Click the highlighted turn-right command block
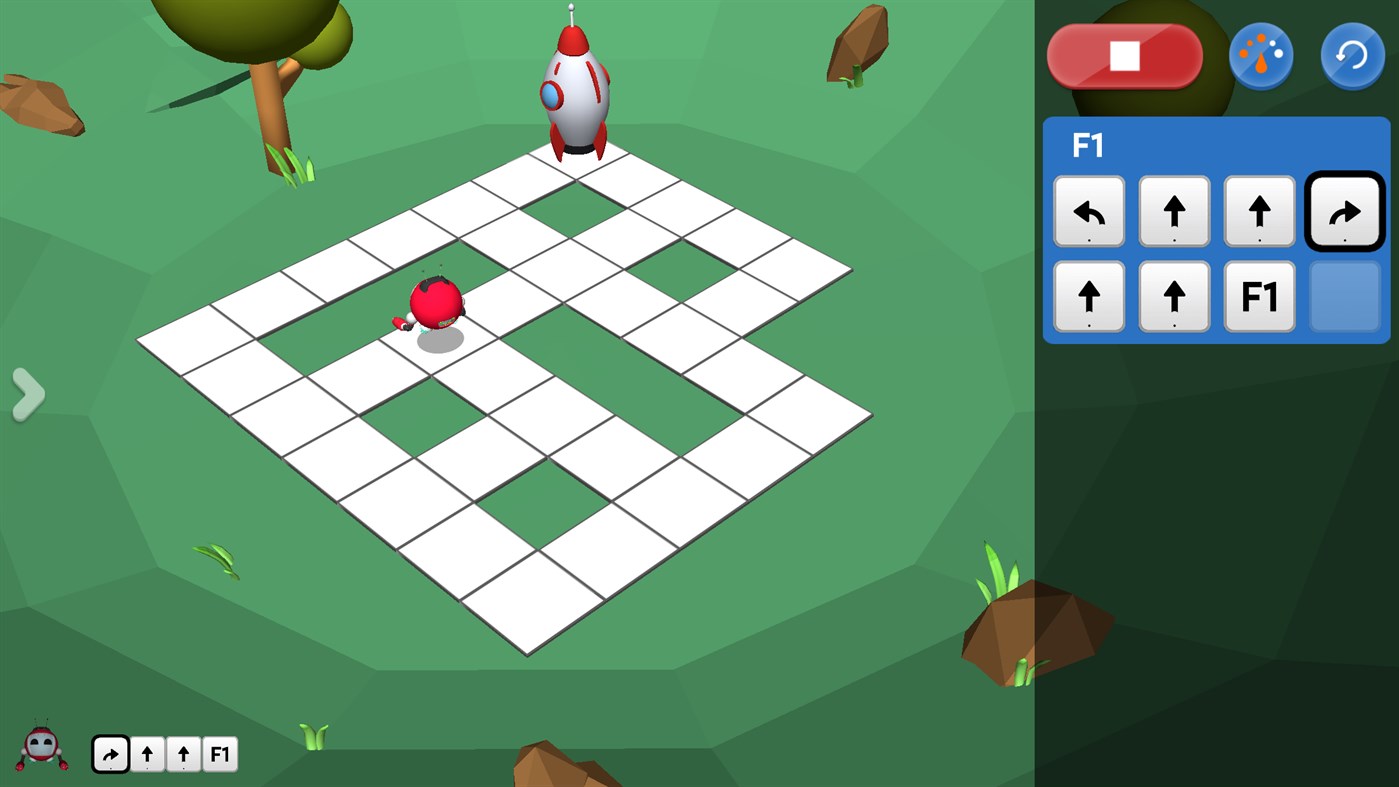This screenshot has height=787, width=1399. 1345,211
